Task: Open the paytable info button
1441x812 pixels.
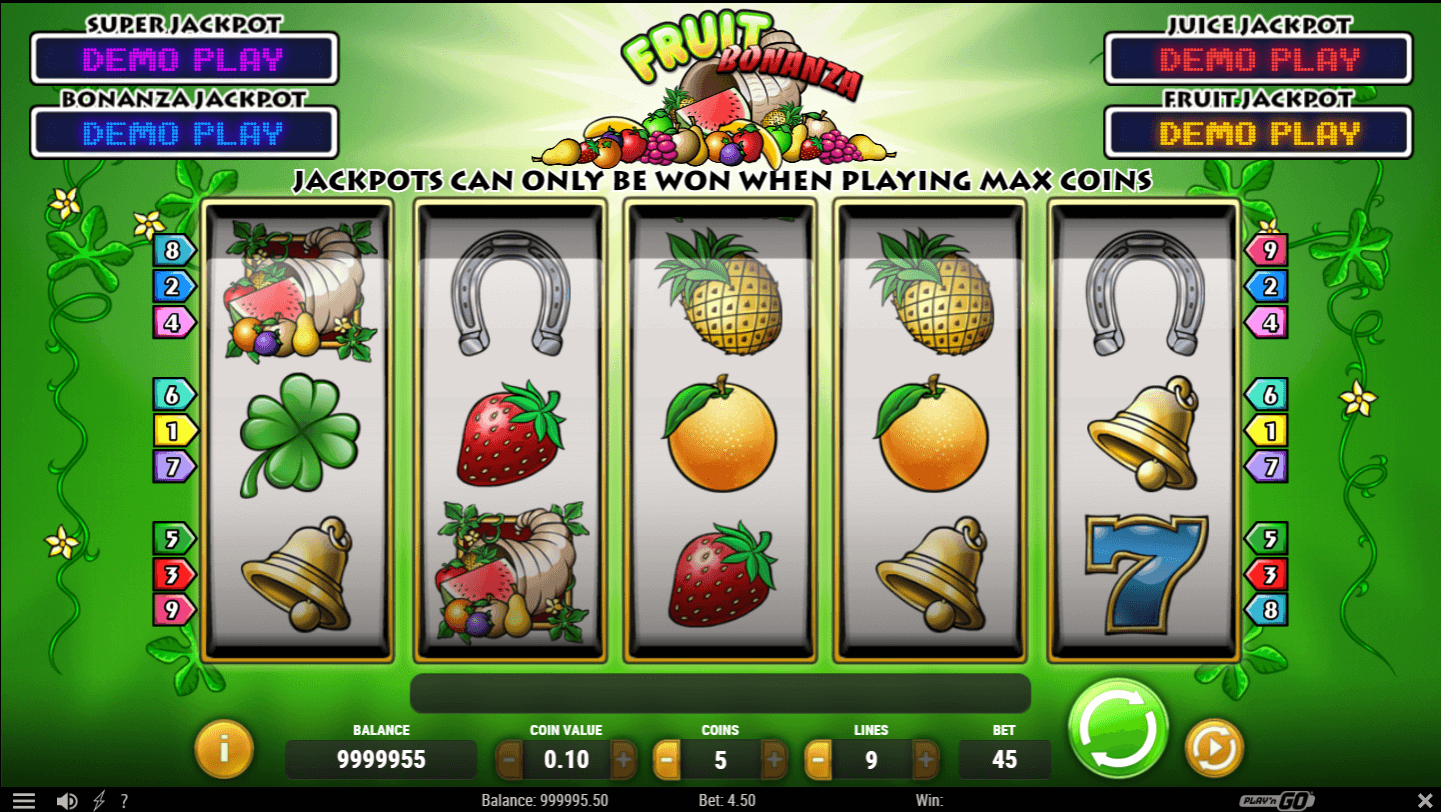Action: click(x=224, y=747)
